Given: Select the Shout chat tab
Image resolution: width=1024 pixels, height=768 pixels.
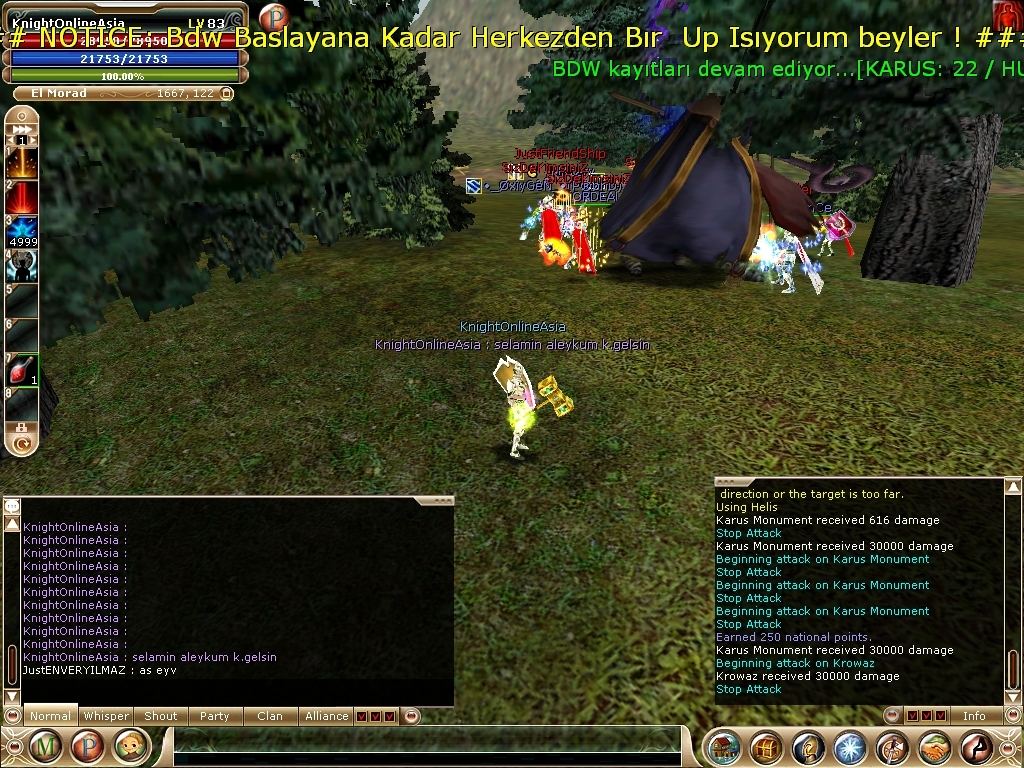Looking at the screenshot, I should tap(161, 716).
